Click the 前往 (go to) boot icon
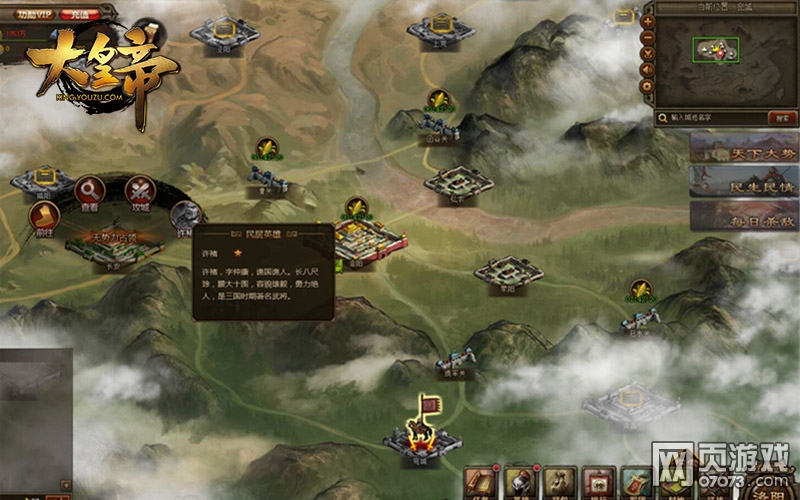 pyautogui.click(x=45, y=217)
